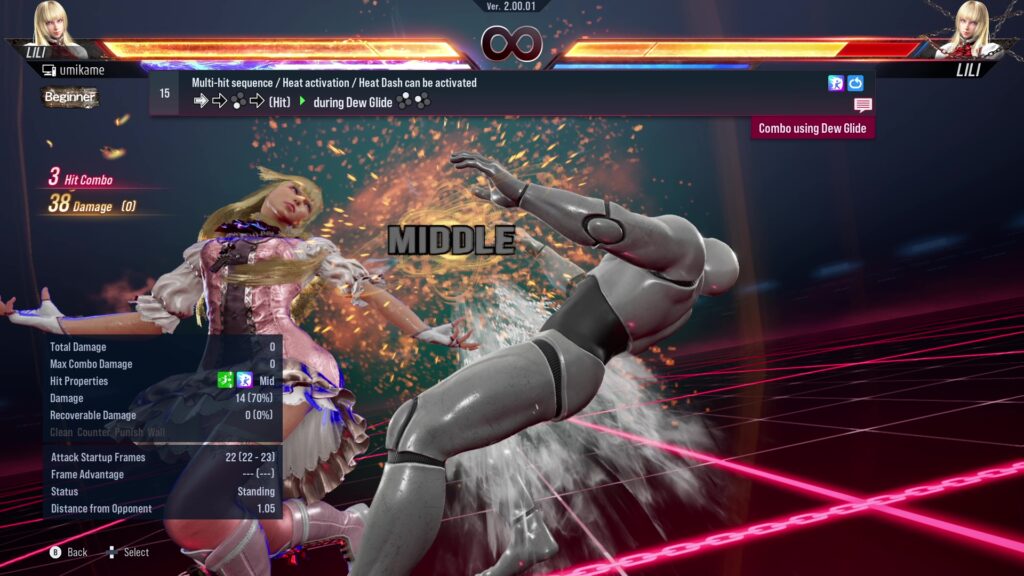The height and width of the screenshot is (576, 1024).
Task: Click the blue loop arrow icon
Action: click(855, 83)
